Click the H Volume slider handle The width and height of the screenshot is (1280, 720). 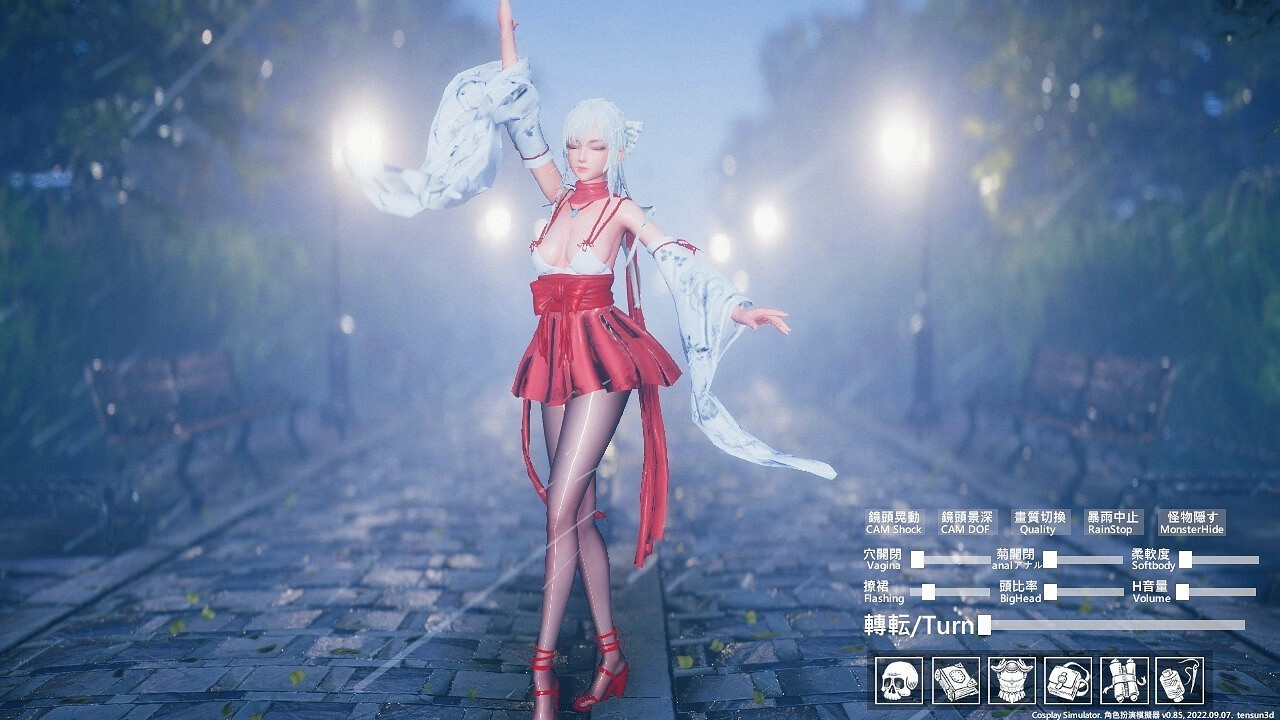pyautogui.click(x=1181, y=592)
